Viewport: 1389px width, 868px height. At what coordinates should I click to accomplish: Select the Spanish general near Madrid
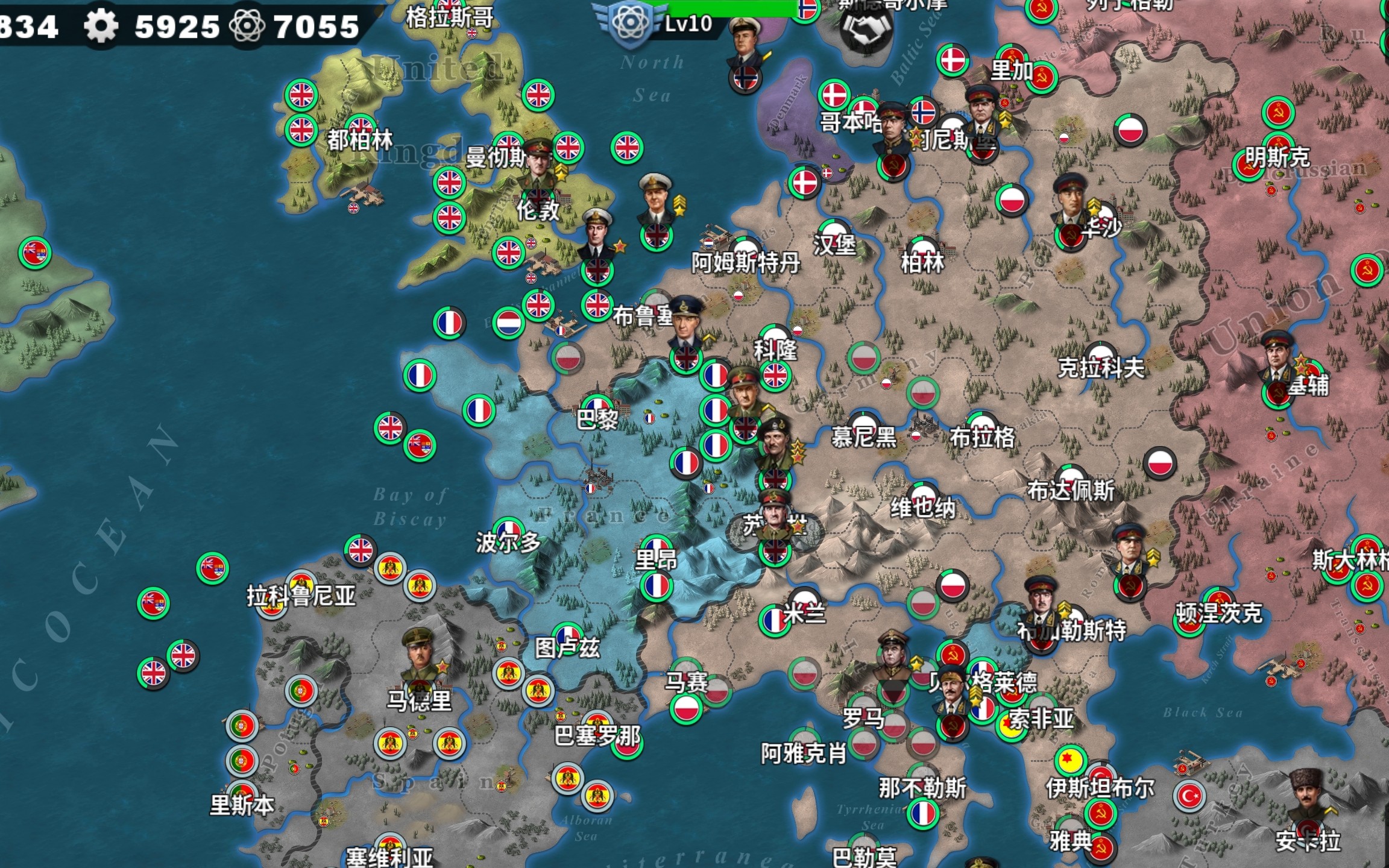click(420, 658)
